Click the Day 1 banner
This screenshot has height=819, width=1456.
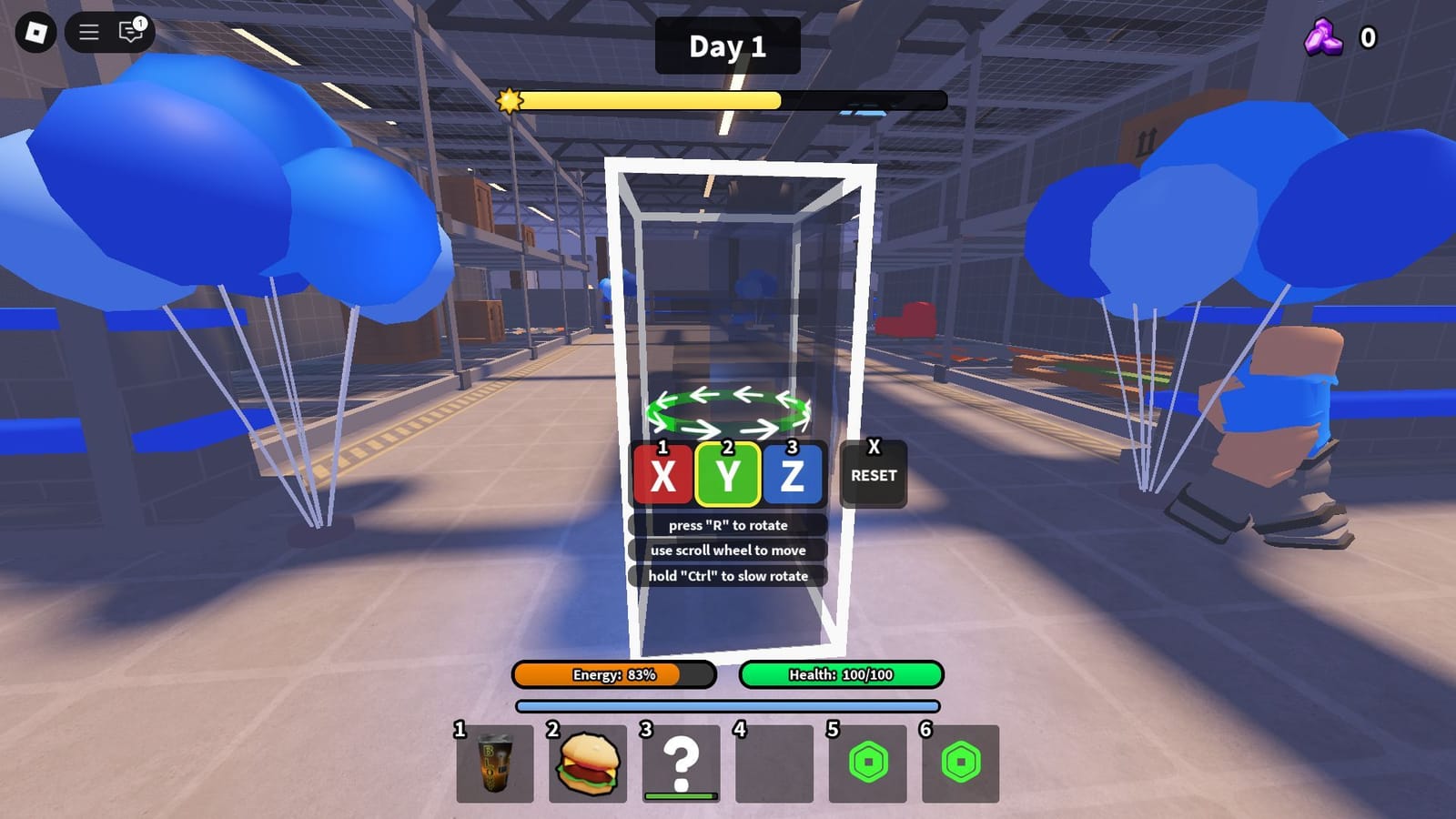727,46
